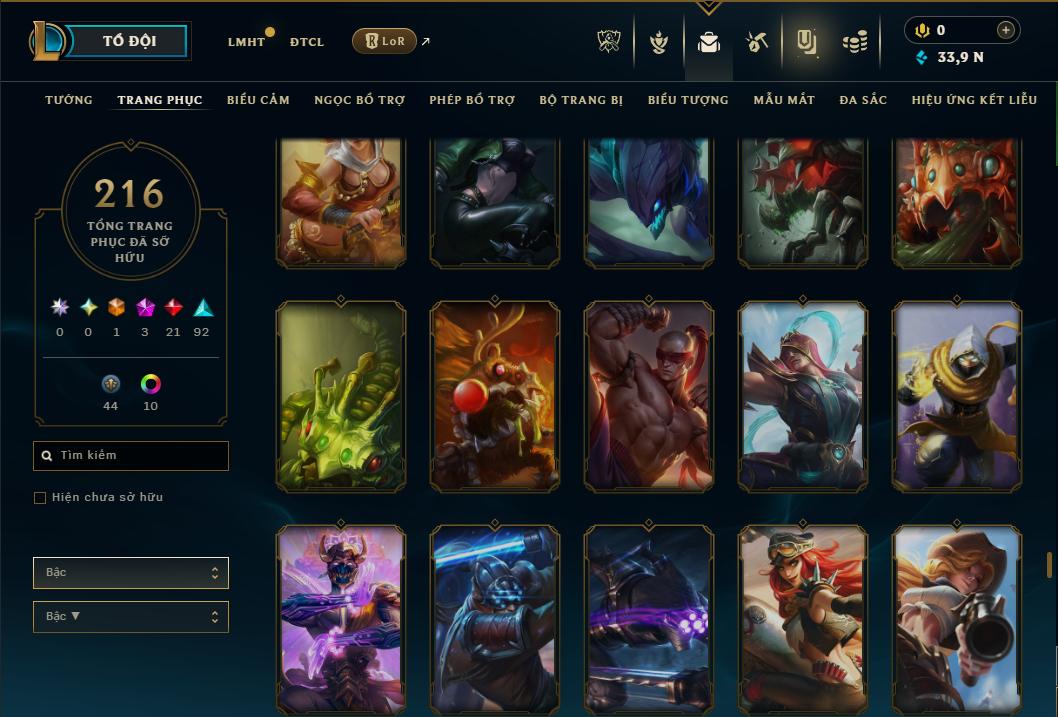Click the plus button beside the RP balance
1058x717 pixels.
(1005, 31)
